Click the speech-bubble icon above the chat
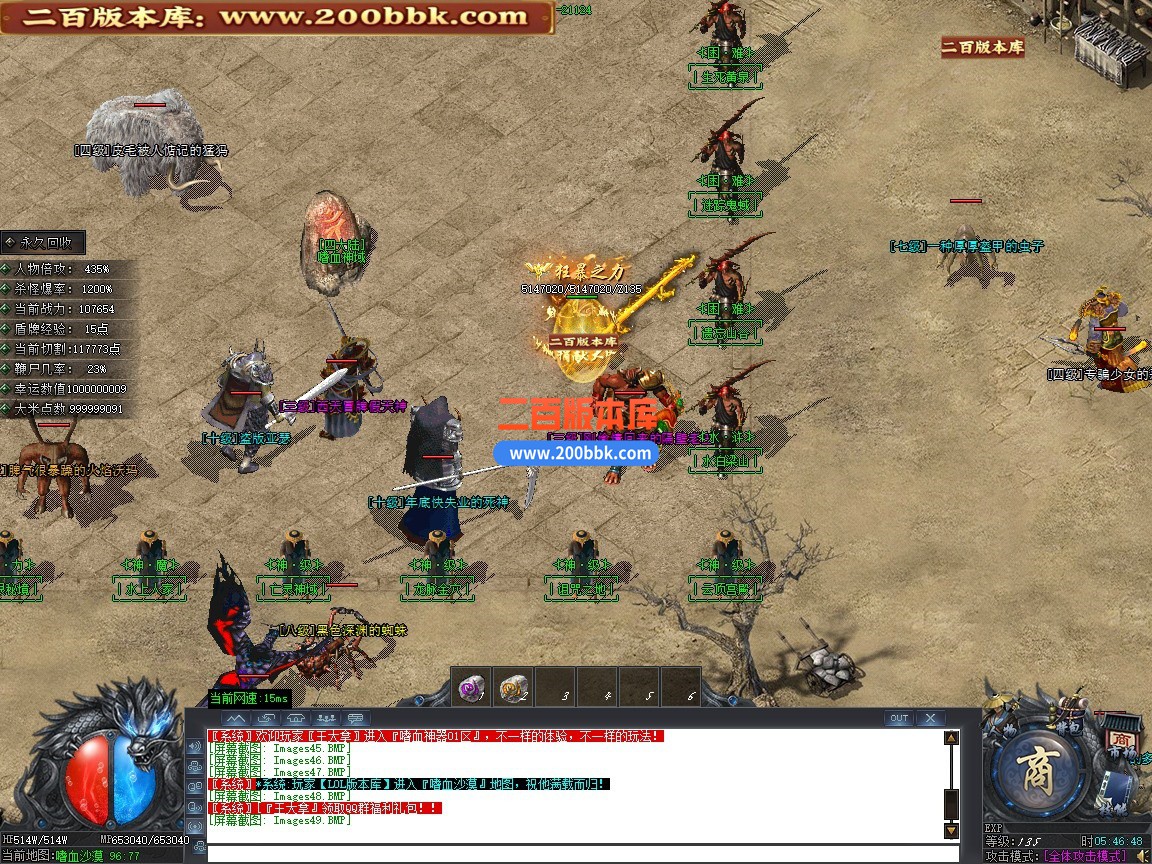Viewport: 1152px width, 864px height. 357,718
